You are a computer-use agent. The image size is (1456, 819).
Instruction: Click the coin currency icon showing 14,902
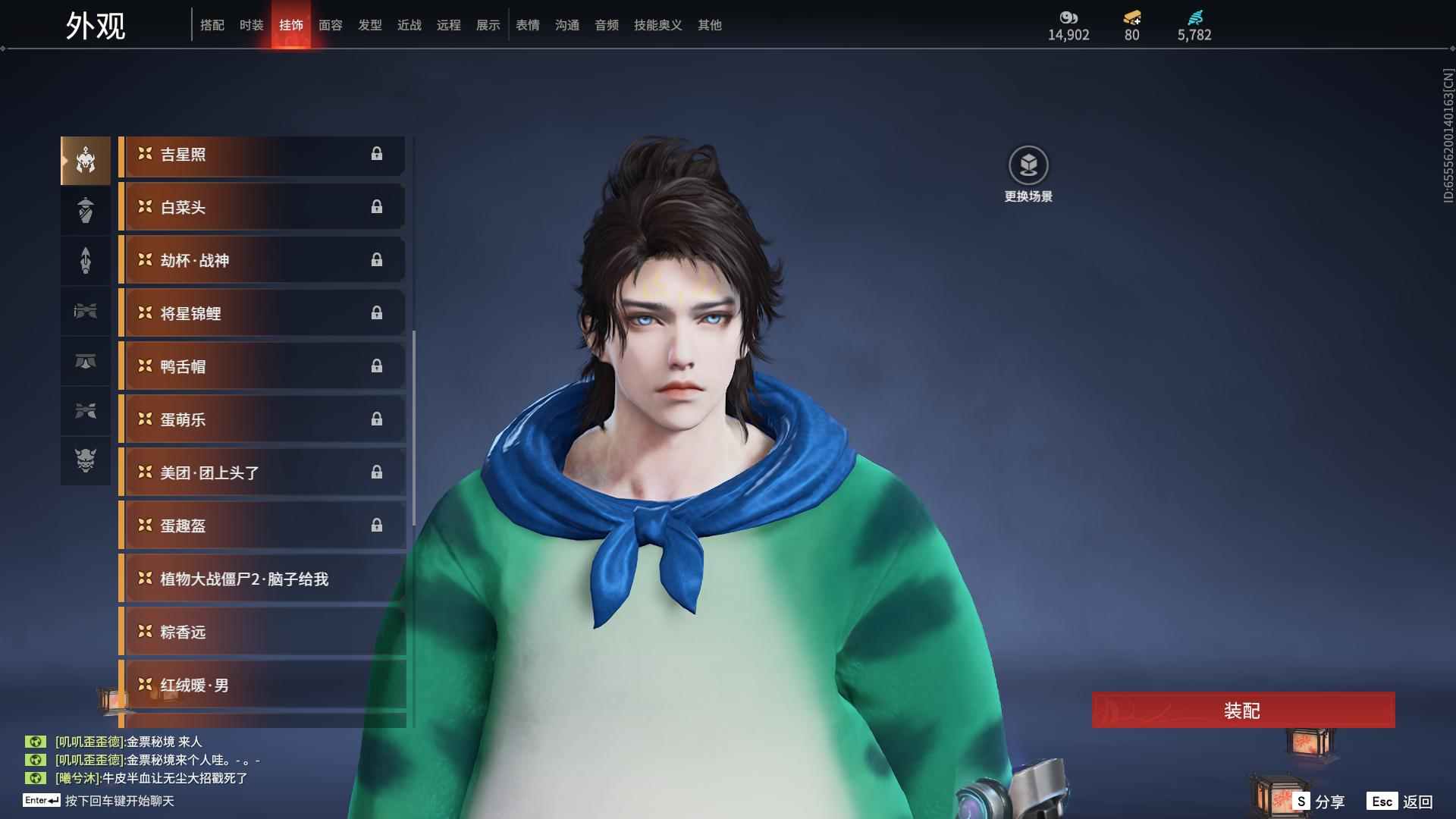tap(1068, 18)
